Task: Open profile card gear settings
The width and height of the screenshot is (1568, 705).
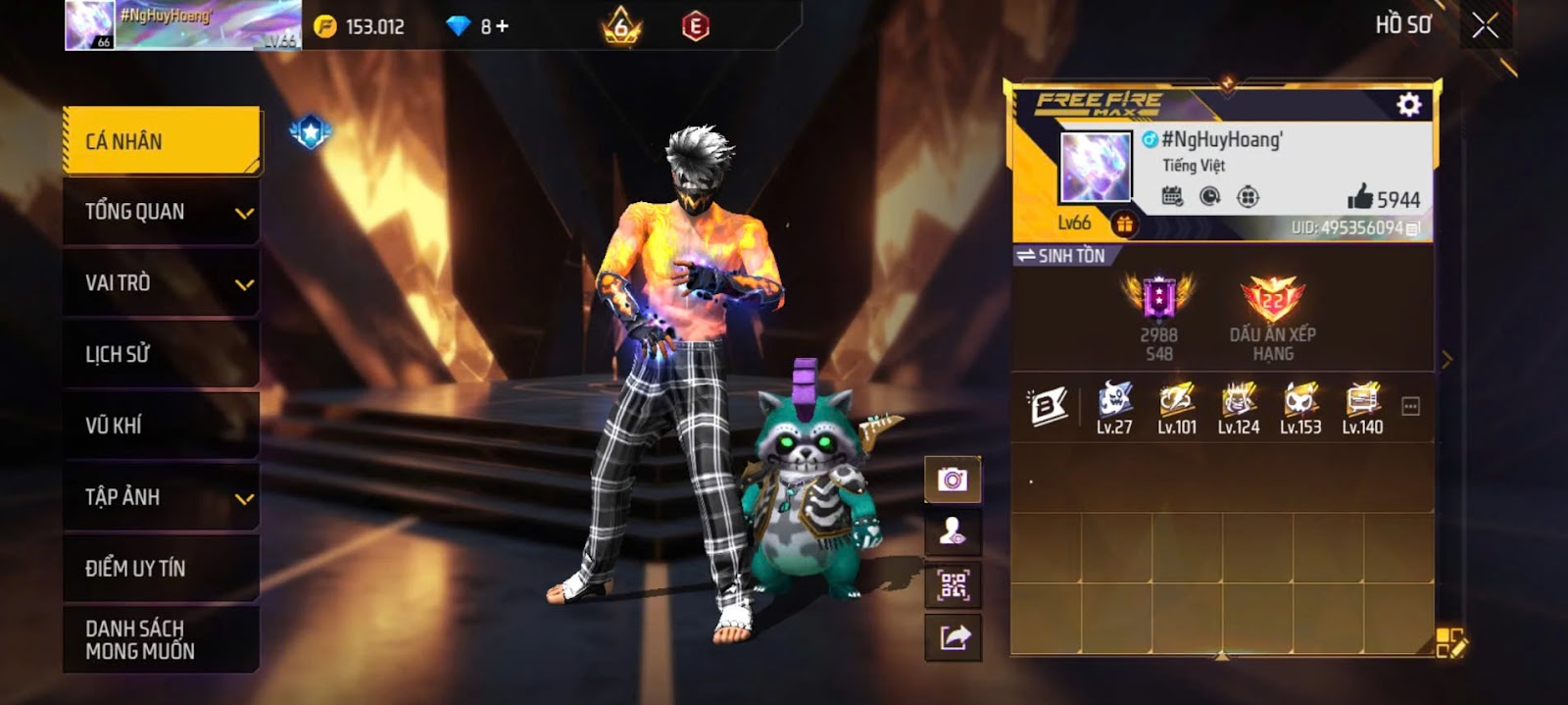Action: tap(1408, 105)
